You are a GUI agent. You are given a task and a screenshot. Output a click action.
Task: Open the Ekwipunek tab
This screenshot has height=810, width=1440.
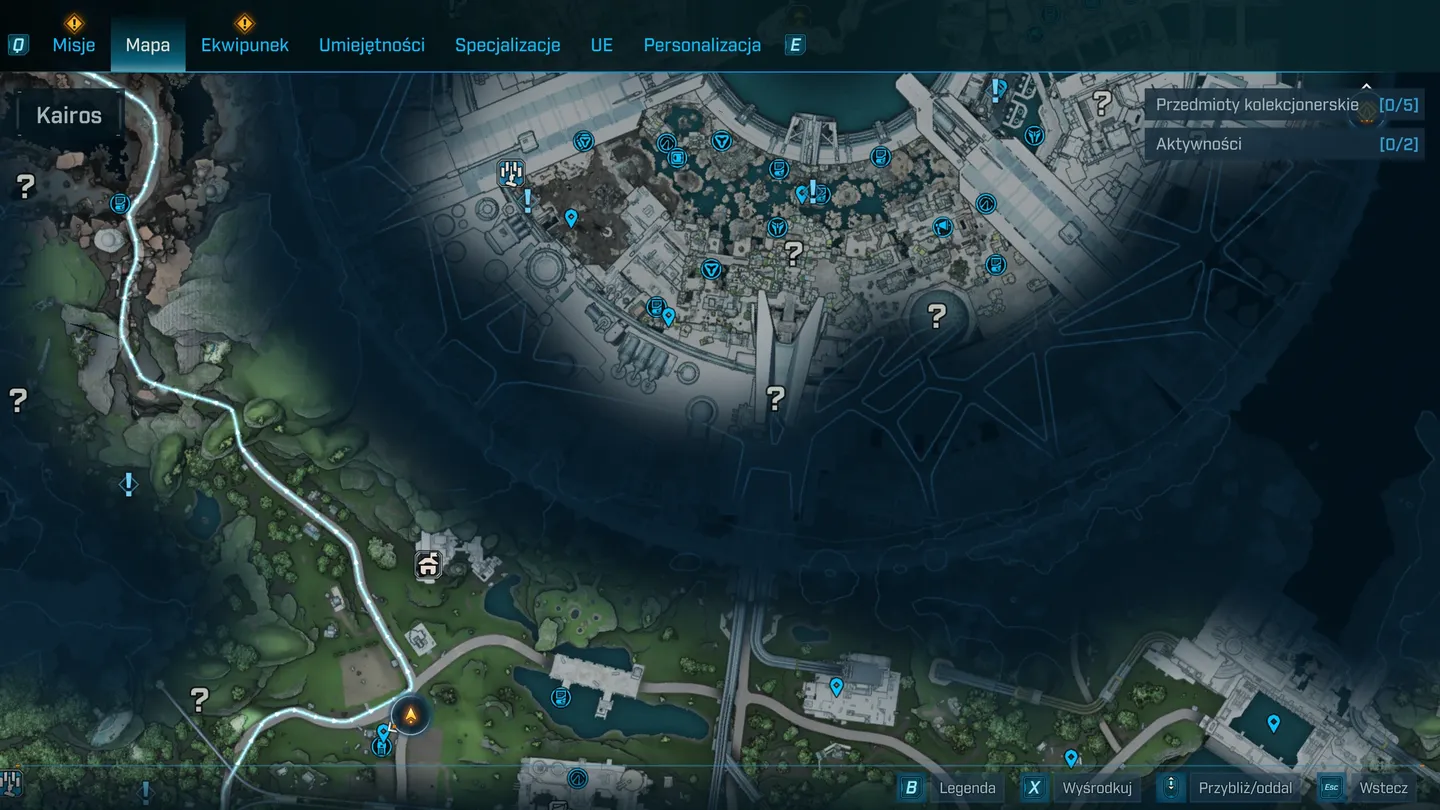tap(245, 45)
